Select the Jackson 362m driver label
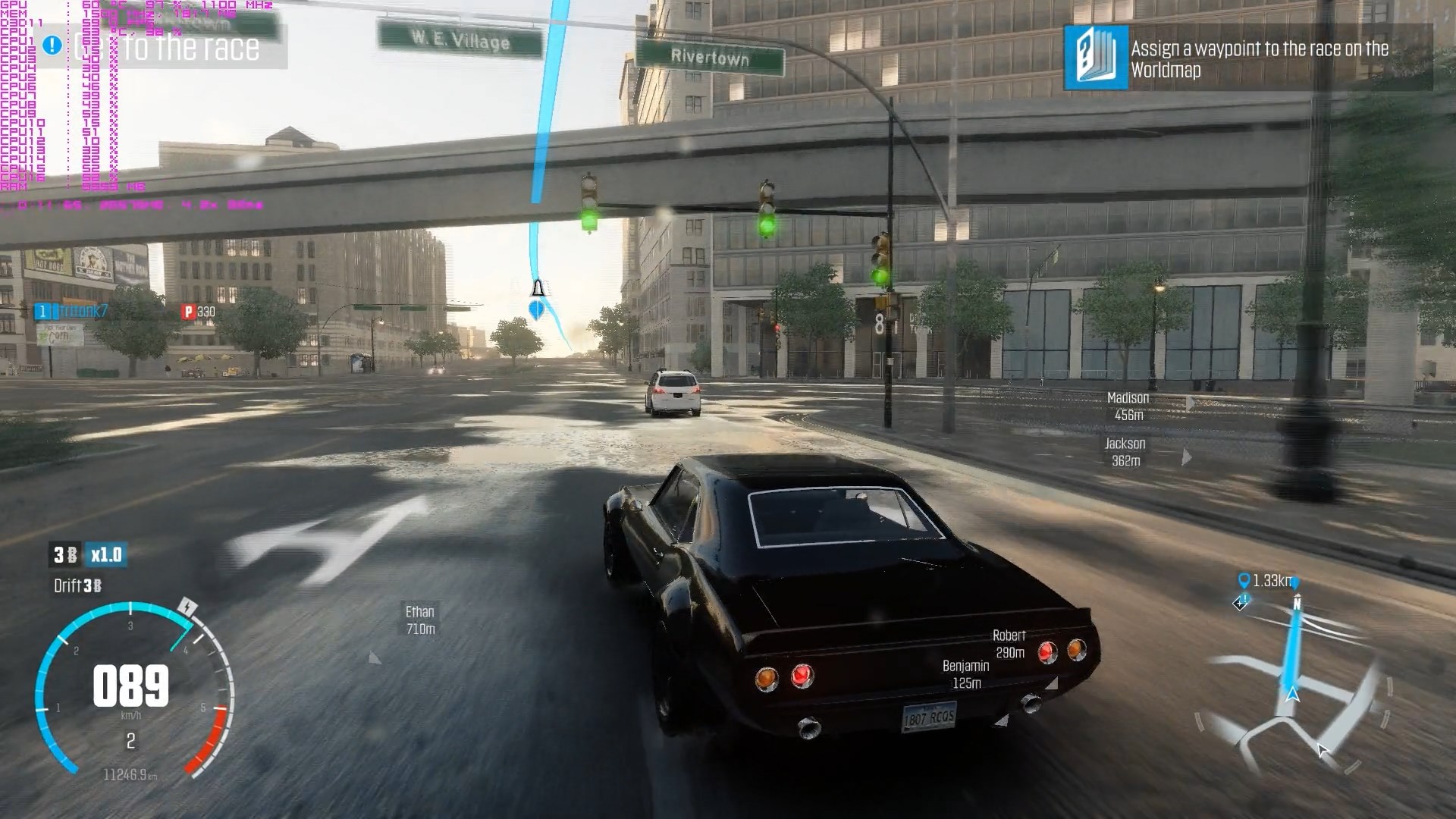 (1125, 452)
